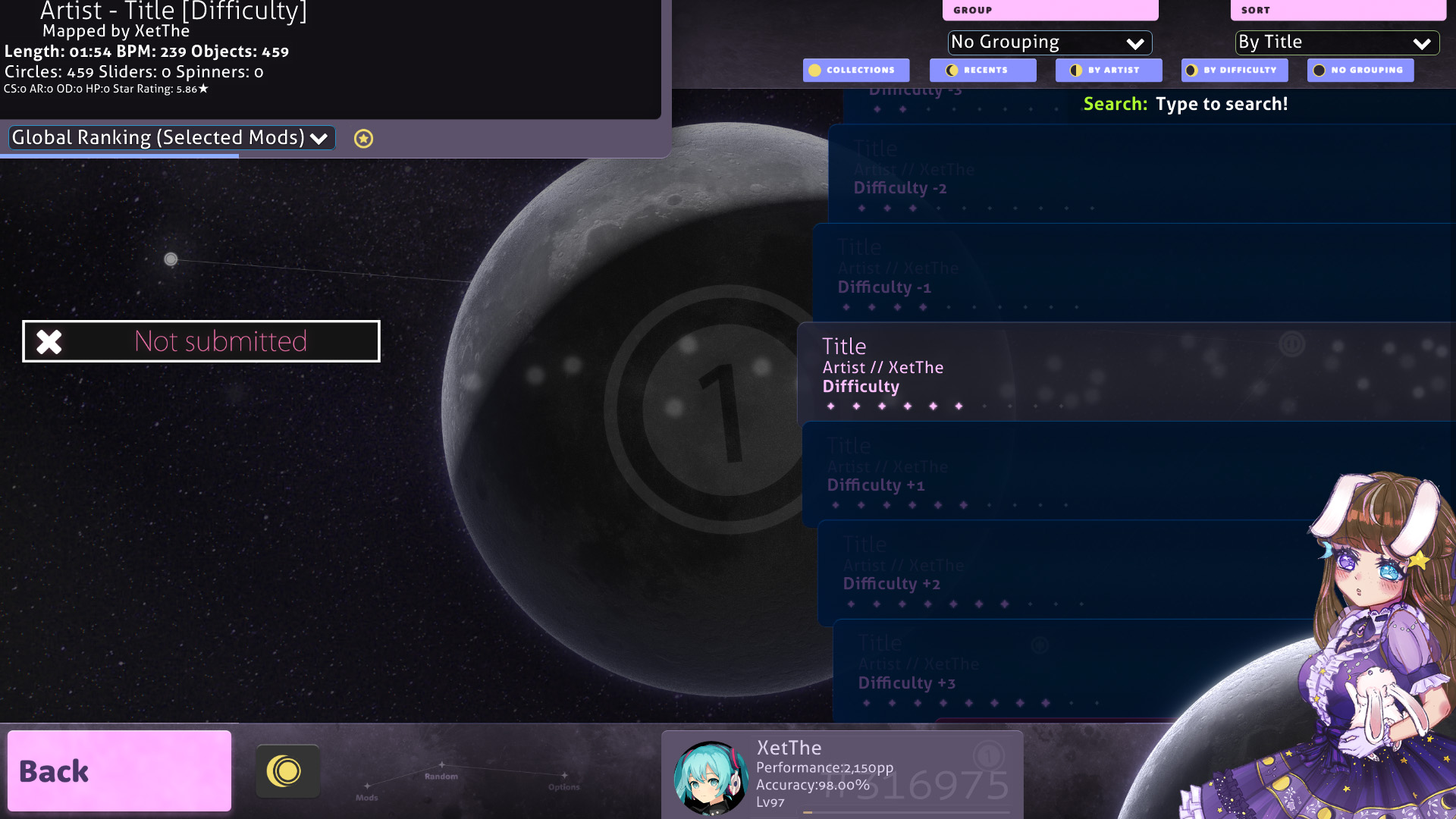Open XetThe's profile via the avatar

click(x=709, y=776)
